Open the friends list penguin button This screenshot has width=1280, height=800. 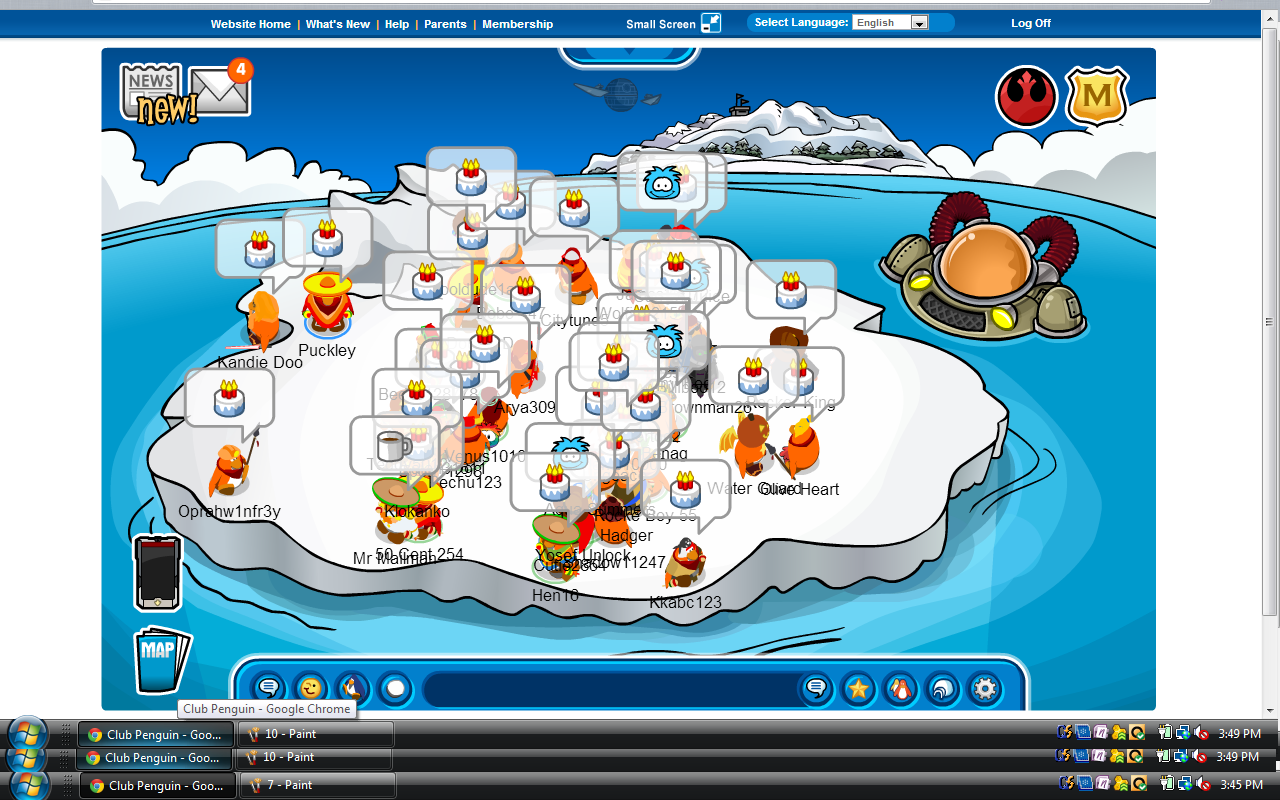(901, 688)
